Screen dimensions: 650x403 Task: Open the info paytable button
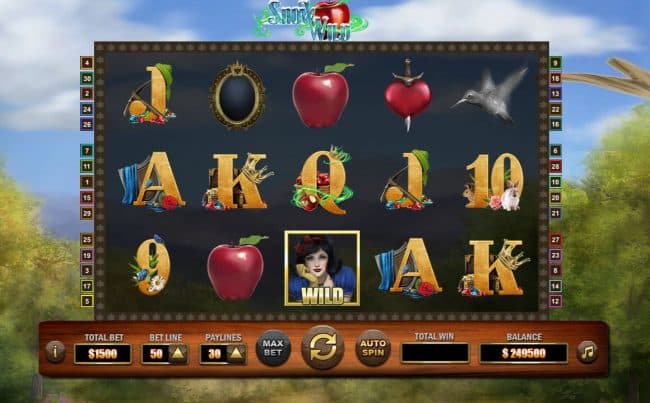pyautogui.click(x=55, y=351)
